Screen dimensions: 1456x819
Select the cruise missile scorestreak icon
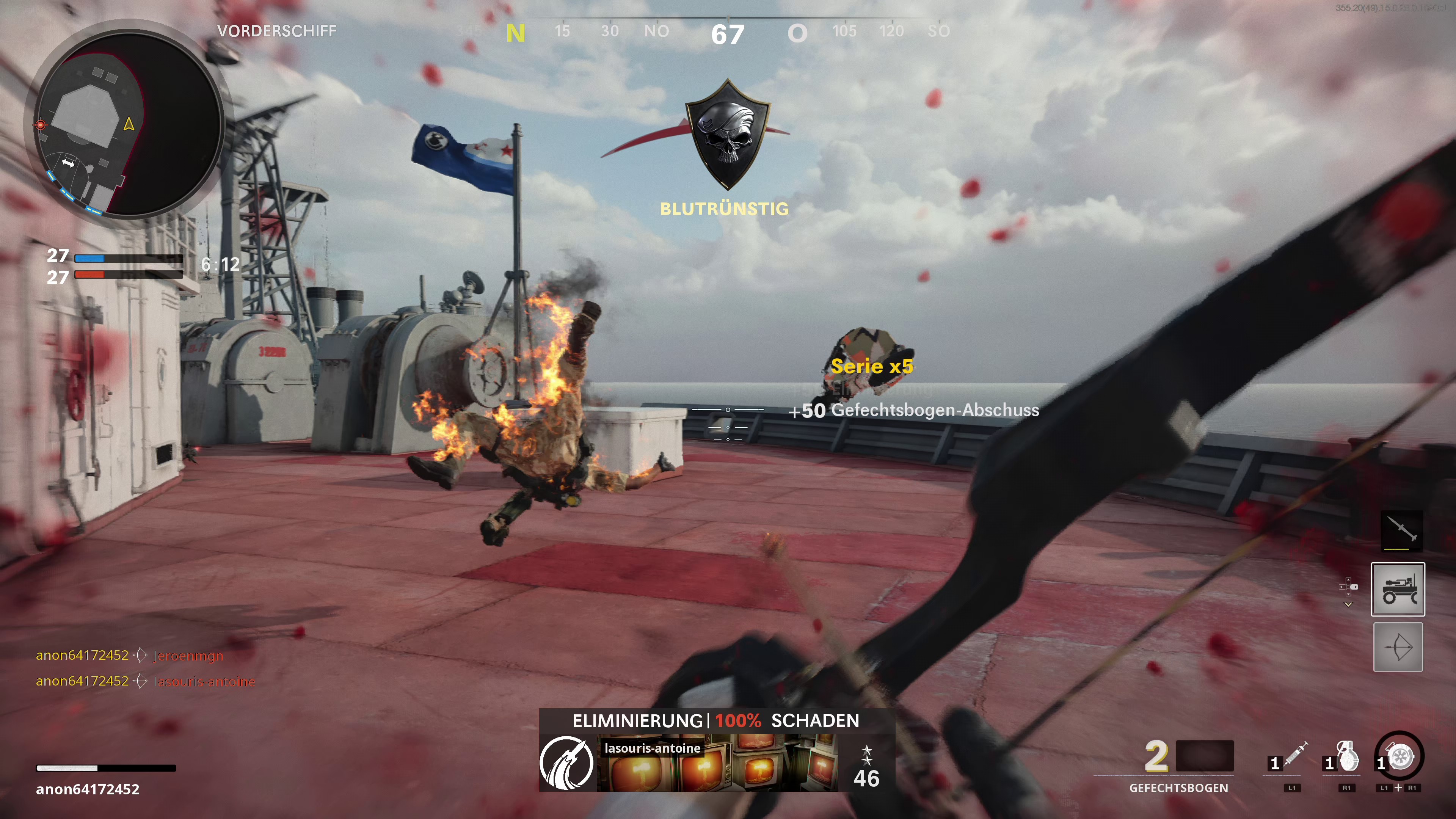(x=1402, y=530)
